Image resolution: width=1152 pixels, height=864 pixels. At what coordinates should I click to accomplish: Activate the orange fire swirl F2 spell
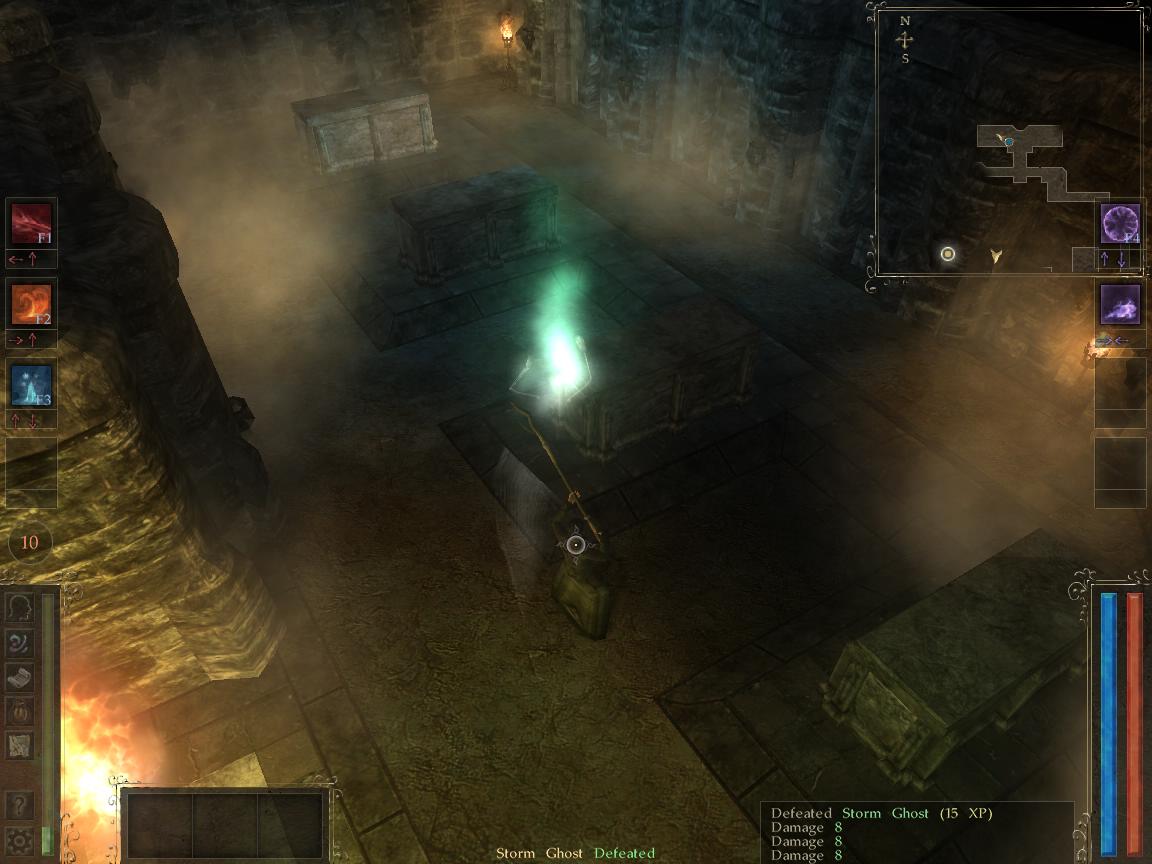(31, 304)
